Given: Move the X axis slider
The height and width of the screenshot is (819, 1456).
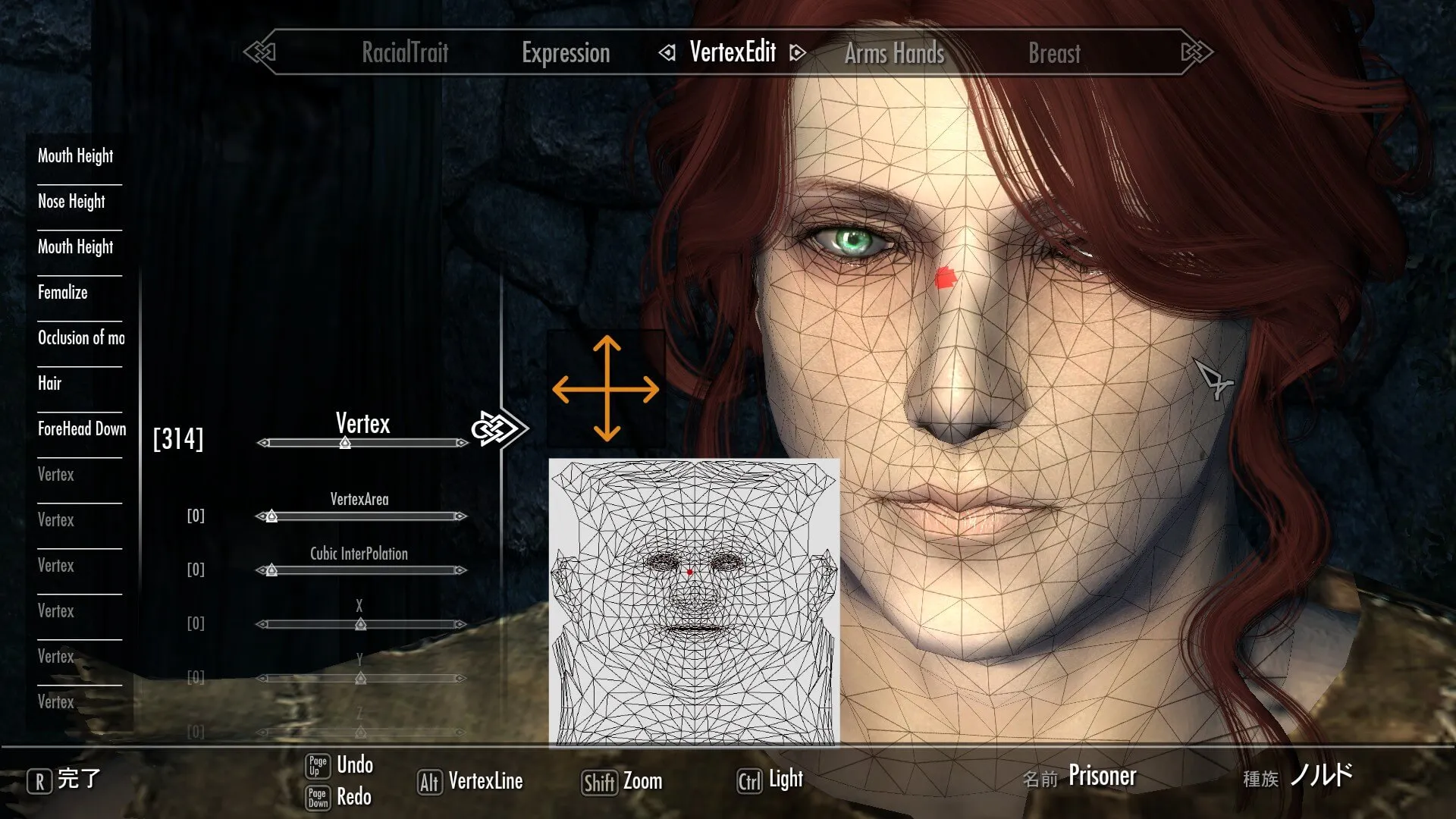Looking at the screenshot, I should (361, 624).
